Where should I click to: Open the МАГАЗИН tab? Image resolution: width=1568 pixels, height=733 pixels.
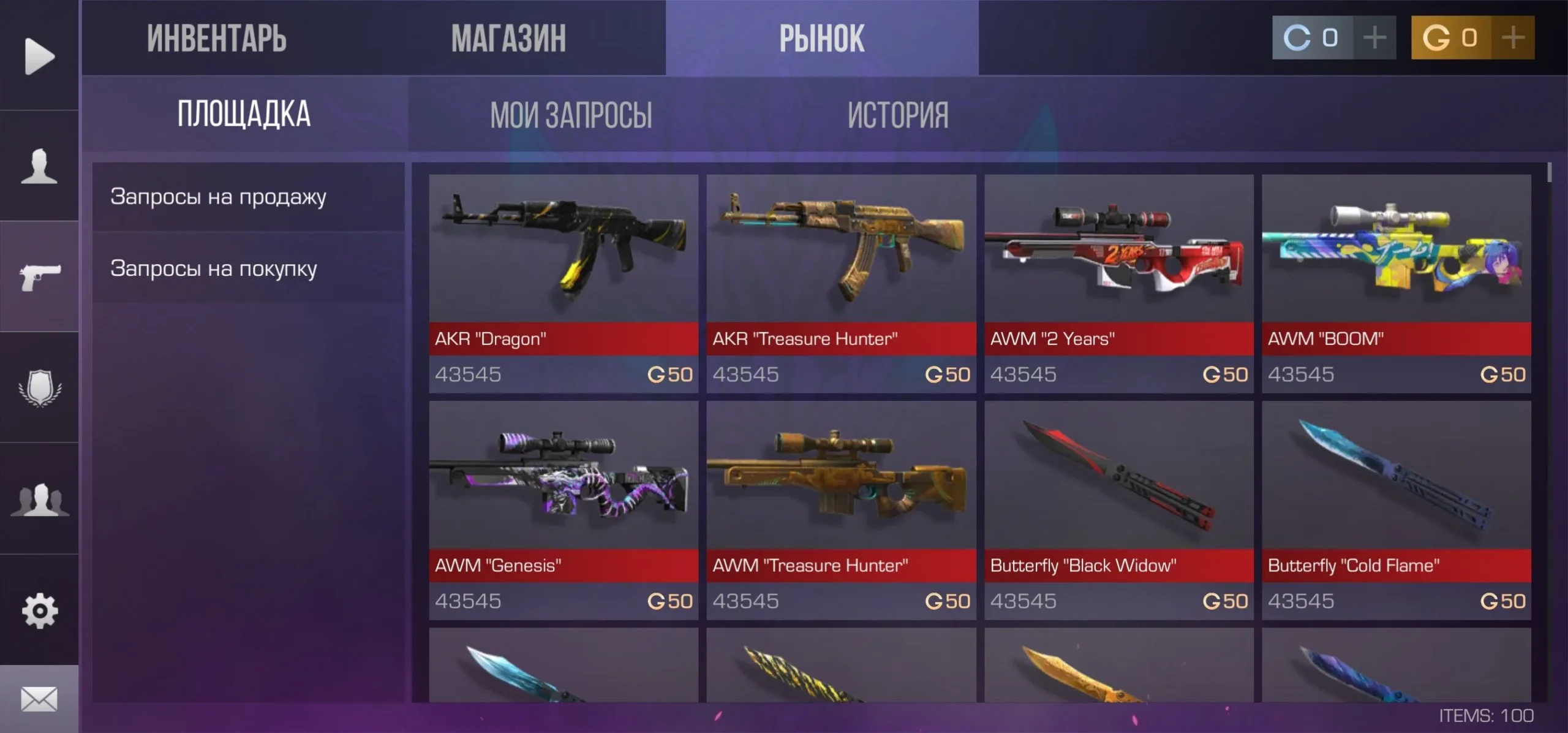pos(508,38)
